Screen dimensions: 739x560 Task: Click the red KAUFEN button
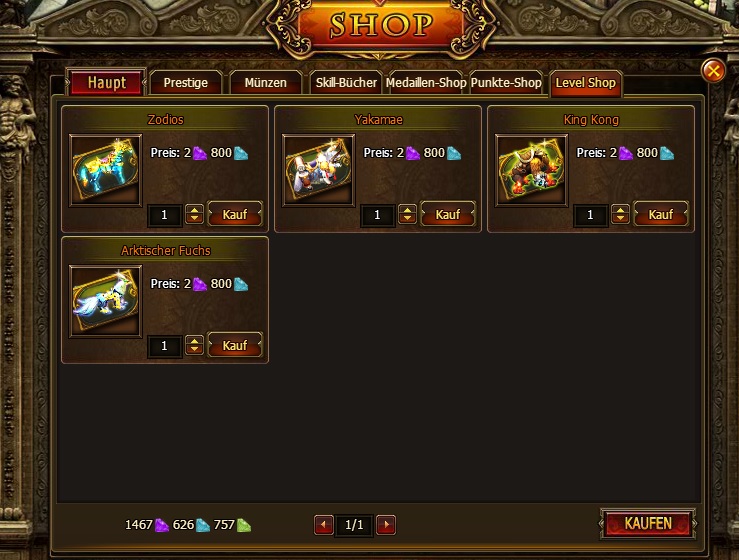(648, 524)
